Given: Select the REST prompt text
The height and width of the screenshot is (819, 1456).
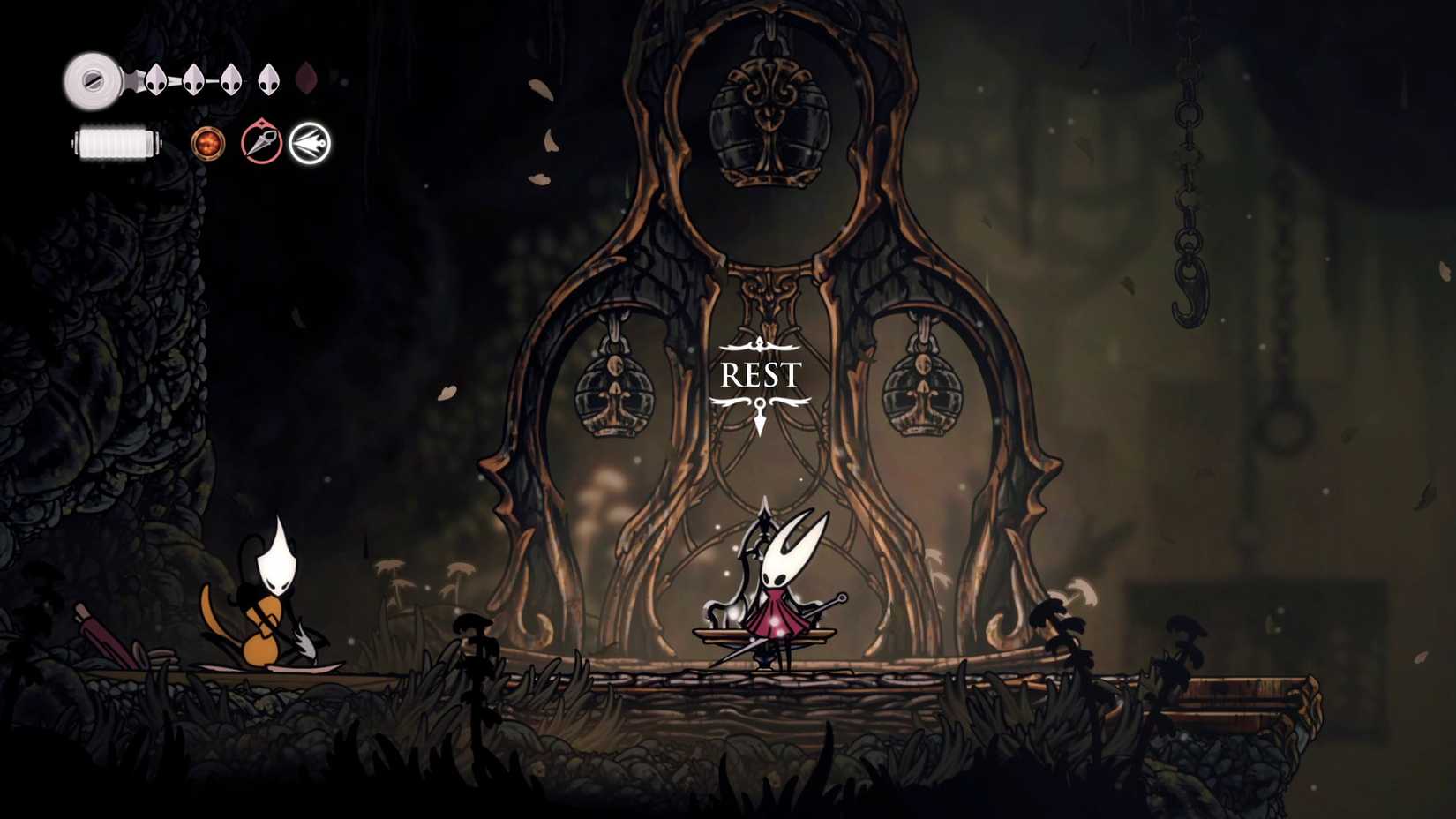Looking at the screenshot, I should point(761,374).
